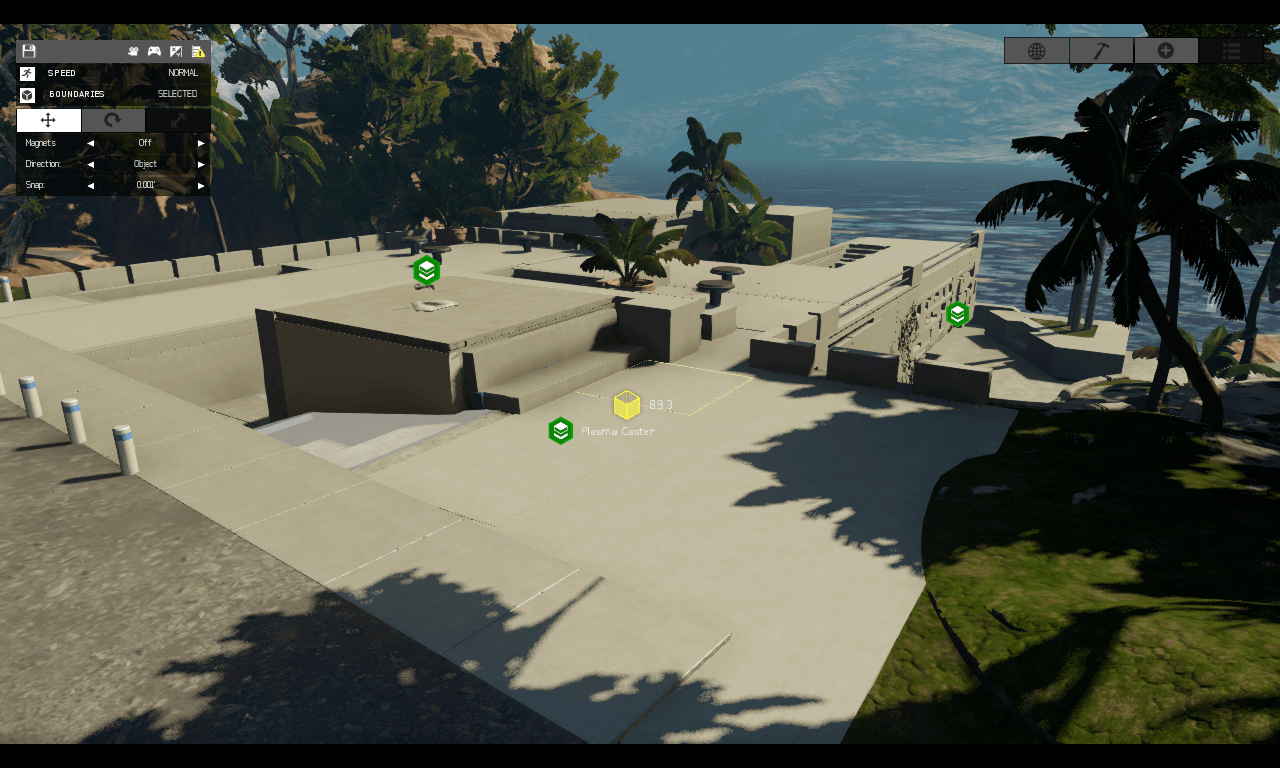Open the camera icon option

click(133, 51)
